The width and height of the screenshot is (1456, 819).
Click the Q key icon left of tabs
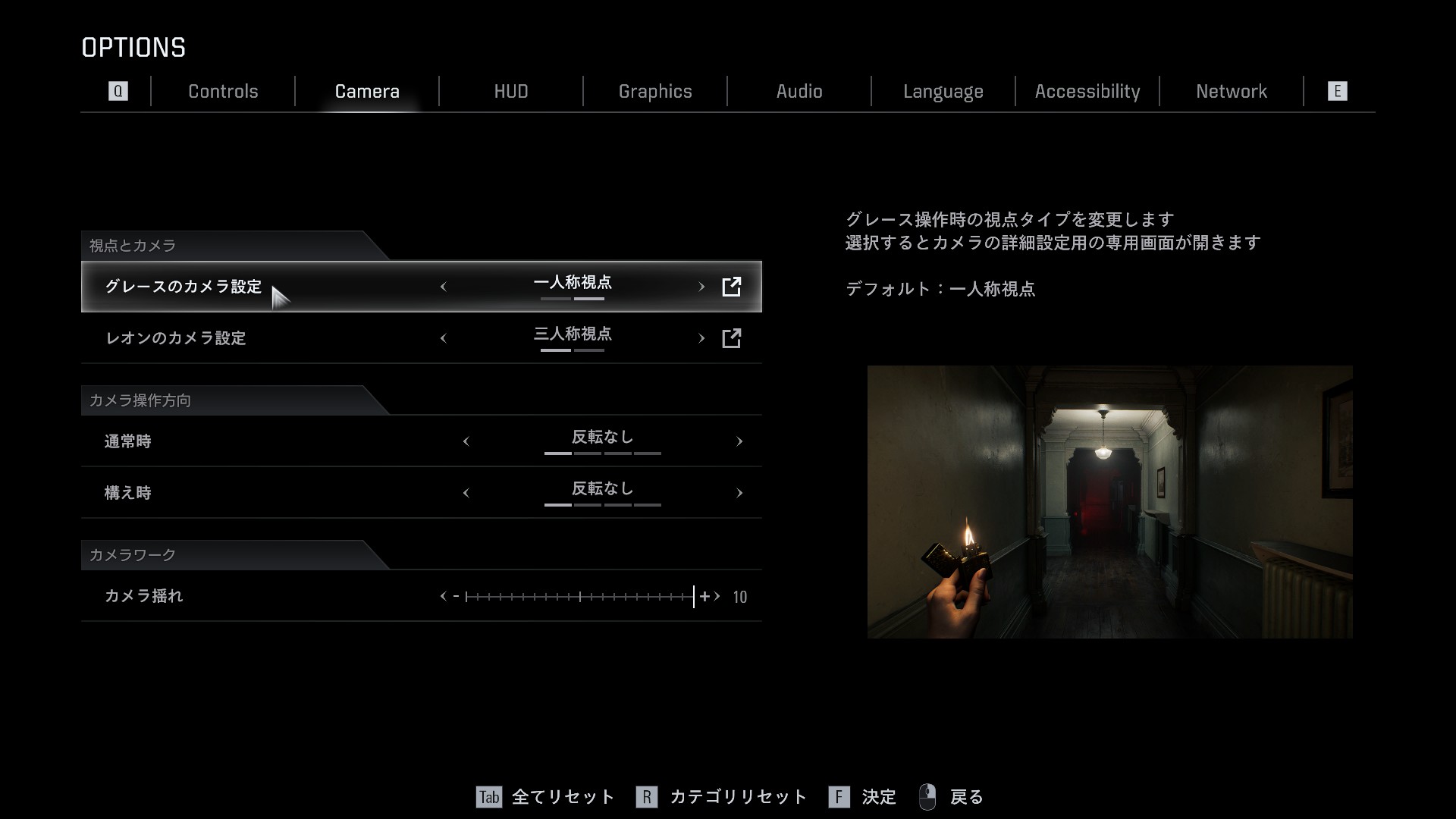118,91
